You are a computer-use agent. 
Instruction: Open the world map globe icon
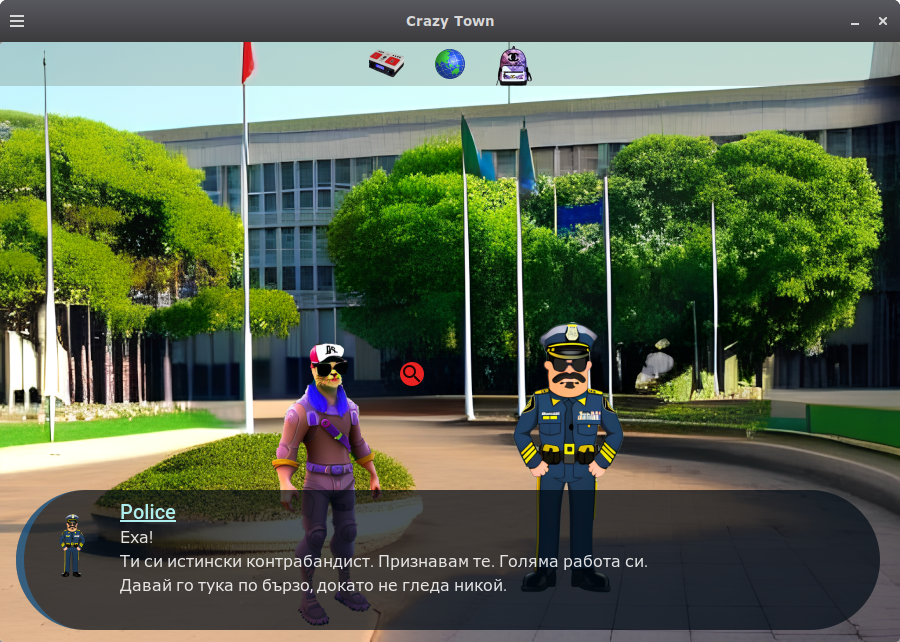click(450, 64)
